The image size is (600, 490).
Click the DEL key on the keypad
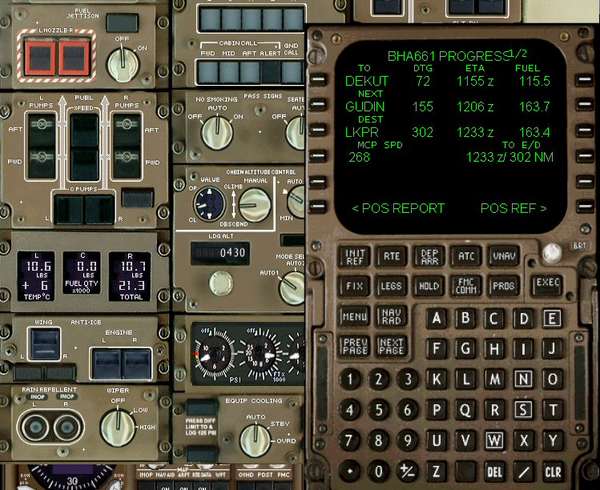[495, 470]
